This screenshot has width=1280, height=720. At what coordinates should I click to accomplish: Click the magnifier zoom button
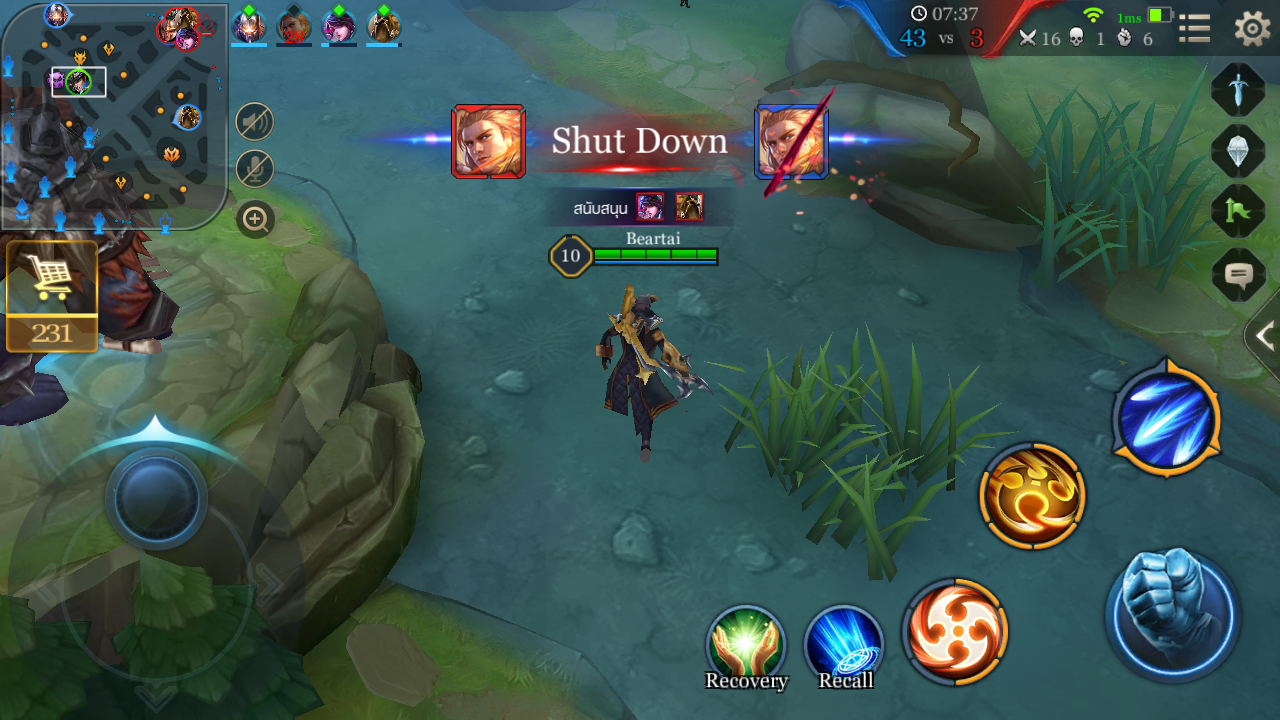255,219
